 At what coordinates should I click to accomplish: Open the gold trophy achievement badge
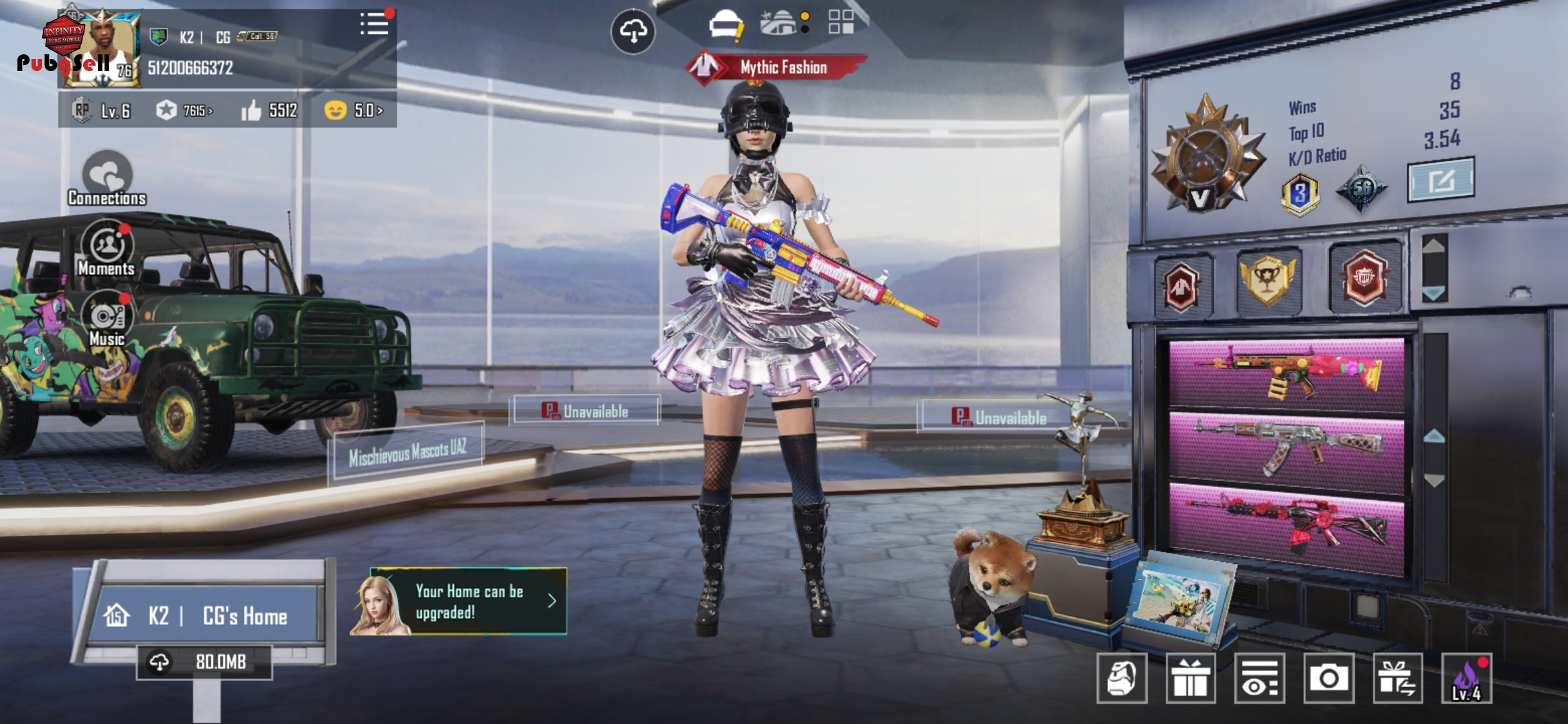click(1268, 280)
